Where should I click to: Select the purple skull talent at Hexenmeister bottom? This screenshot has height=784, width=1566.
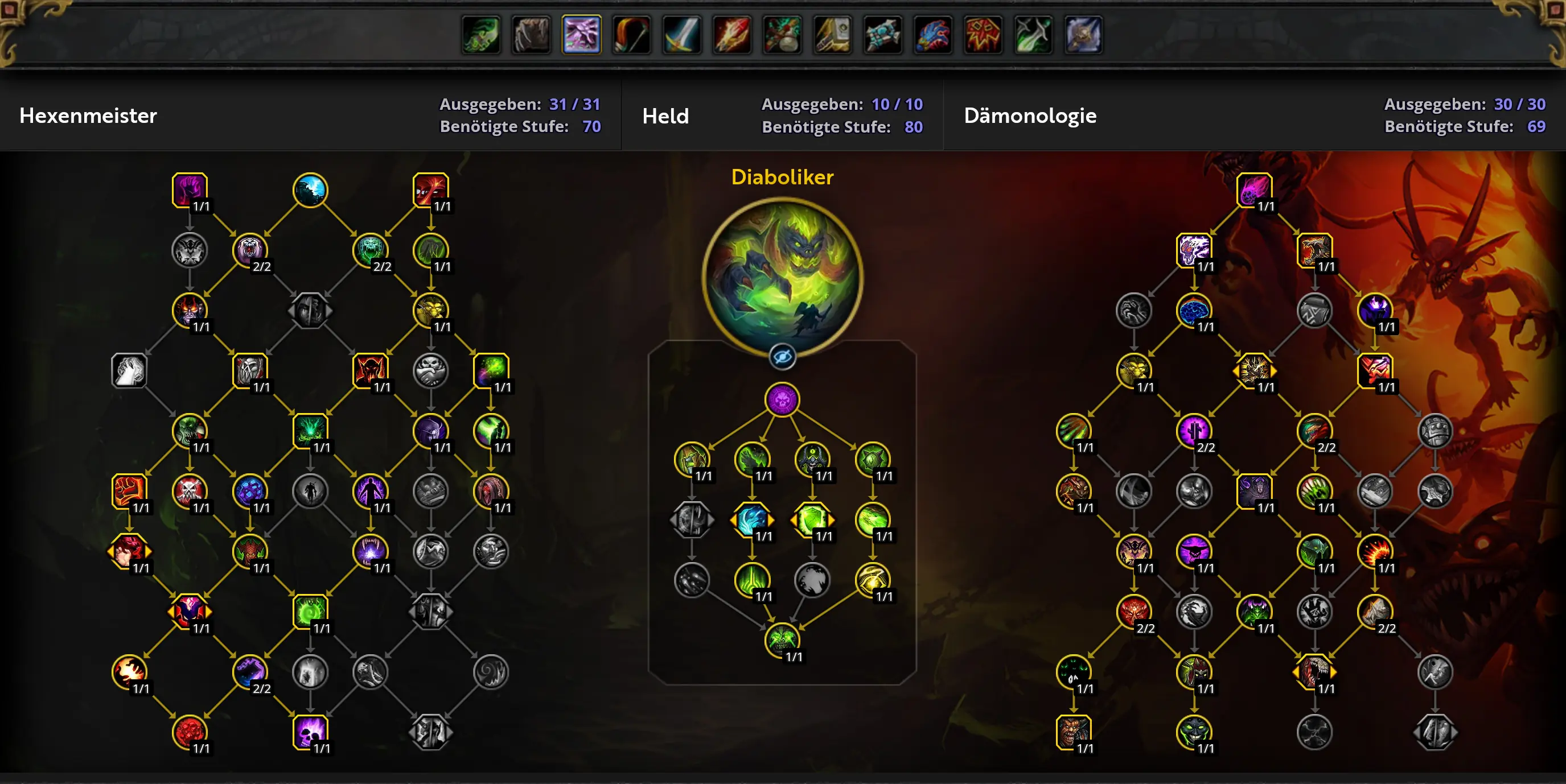pos(310,732)
